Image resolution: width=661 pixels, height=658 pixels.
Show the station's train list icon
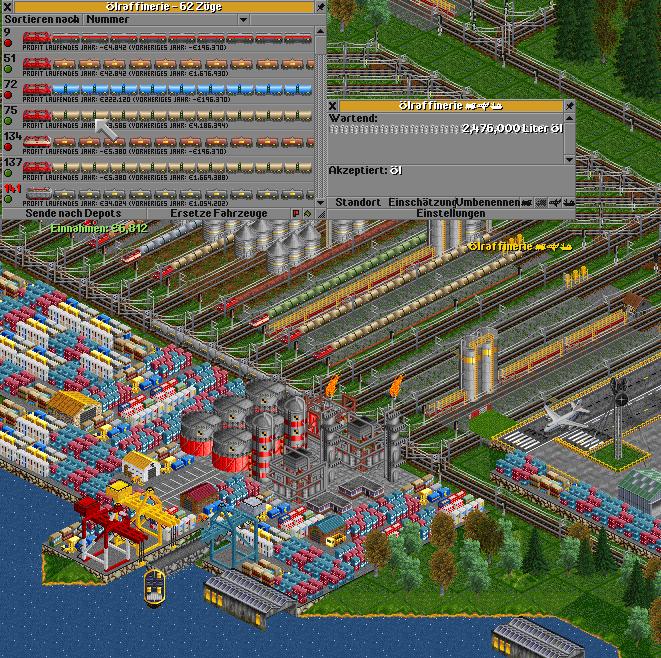point(527,202)
